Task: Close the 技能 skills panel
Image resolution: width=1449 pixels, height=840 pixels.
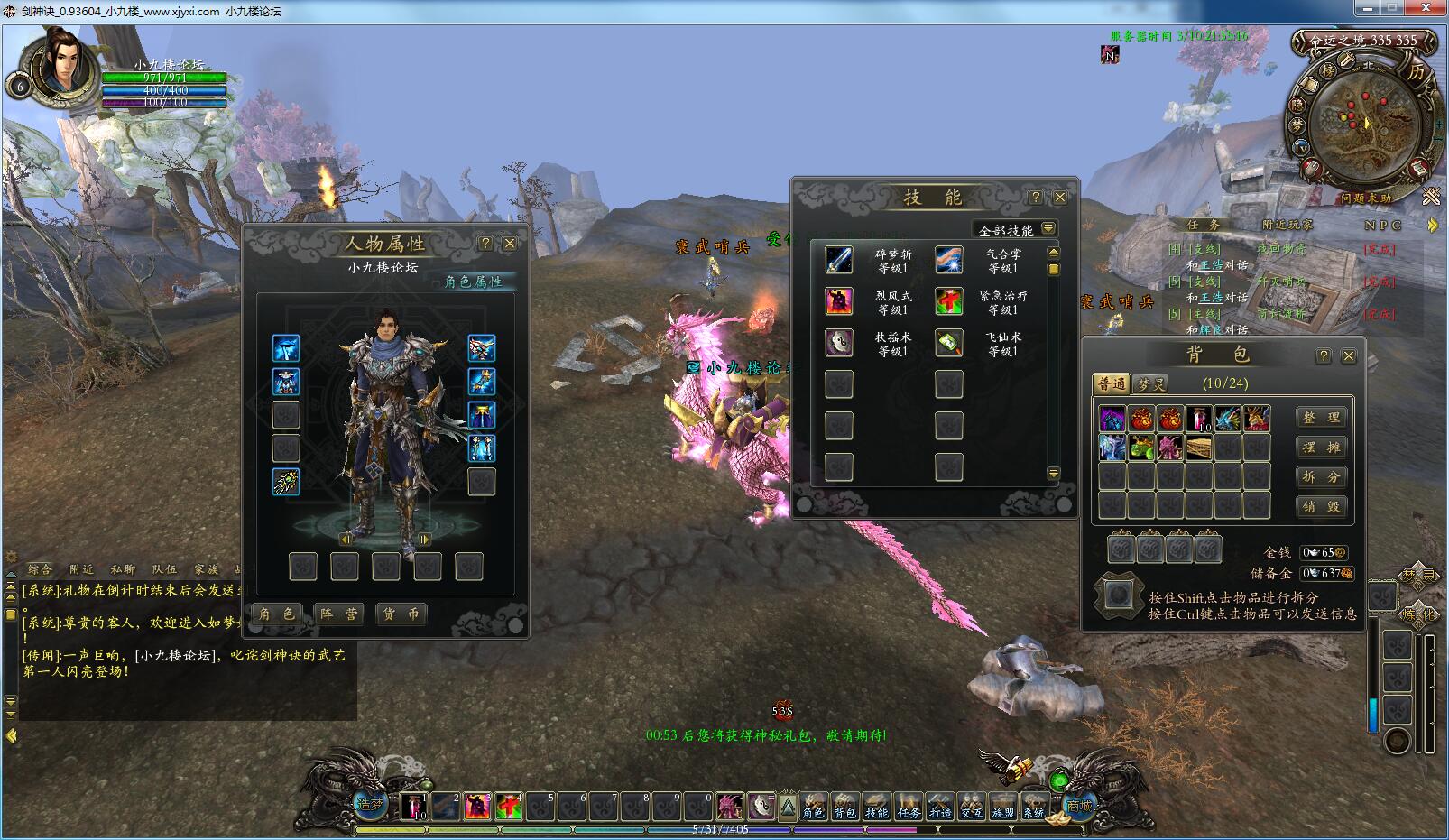Action: point(1060,198)
